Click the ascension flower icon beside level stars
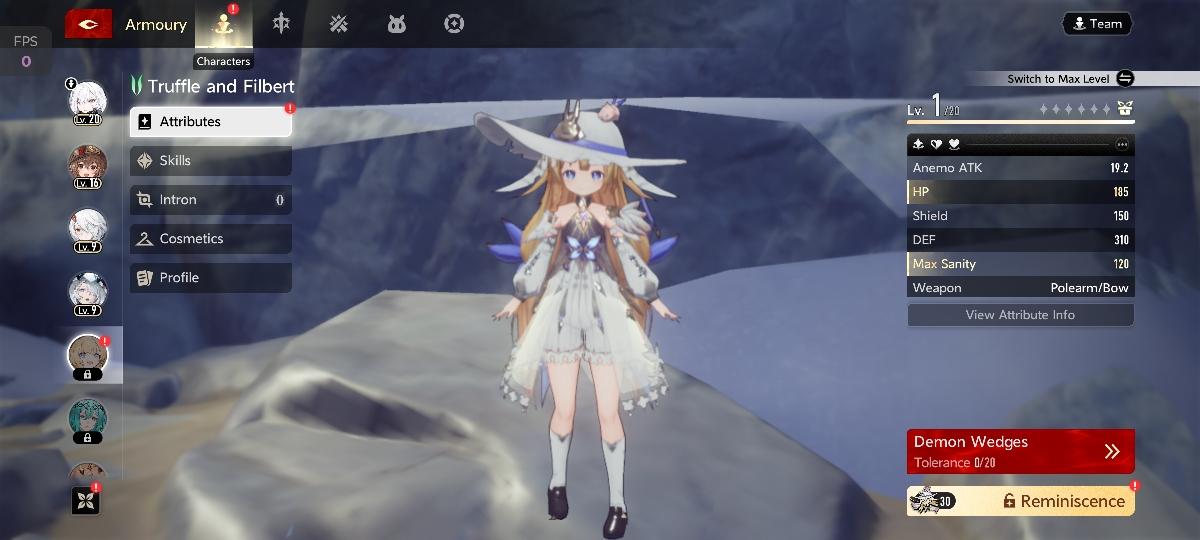This screenshot has width=1200, height=540. [x=1125, y=109]
